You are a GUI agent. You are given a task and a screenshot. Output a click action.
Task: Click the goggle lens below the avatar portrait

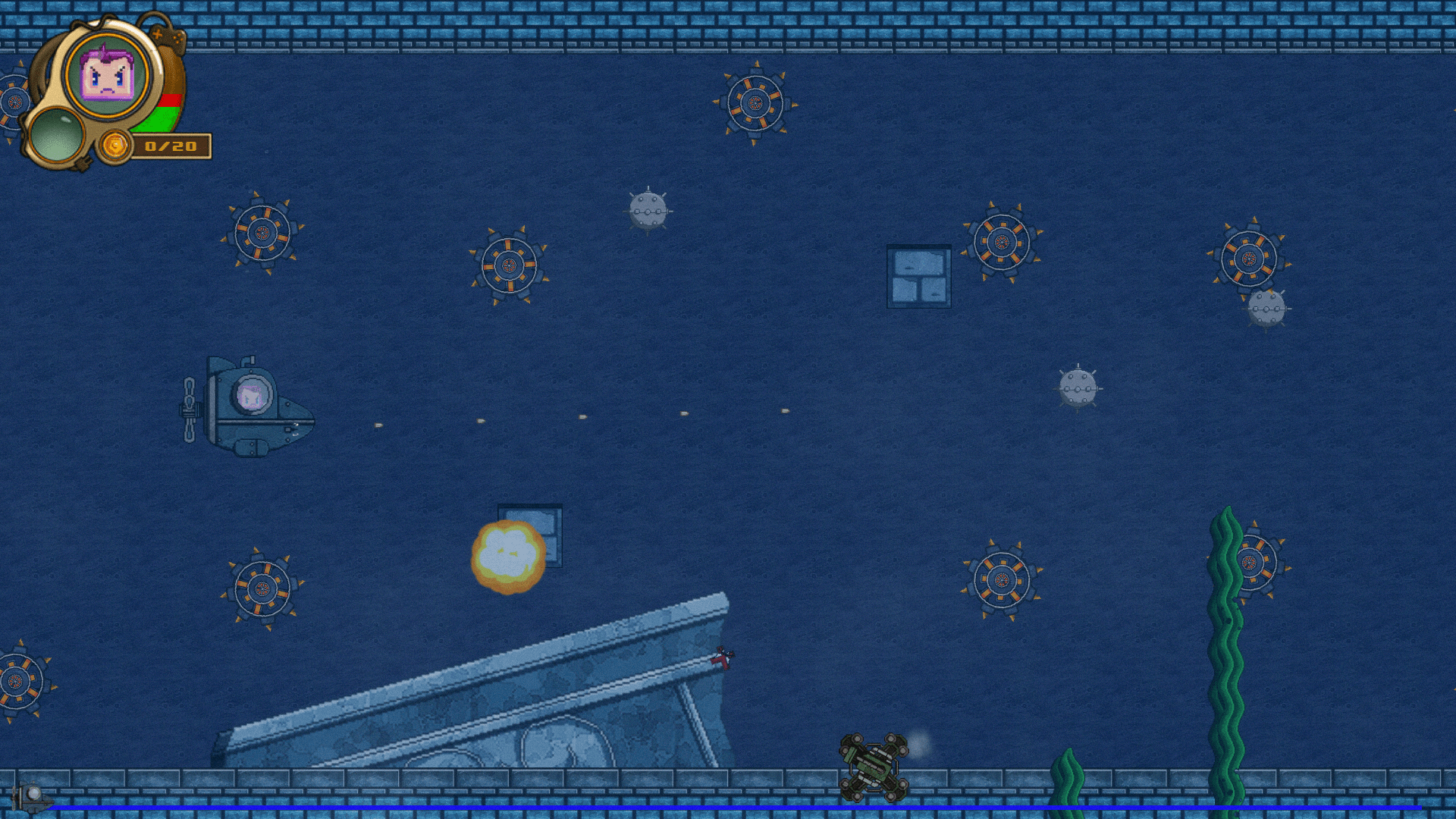point(57,135)
